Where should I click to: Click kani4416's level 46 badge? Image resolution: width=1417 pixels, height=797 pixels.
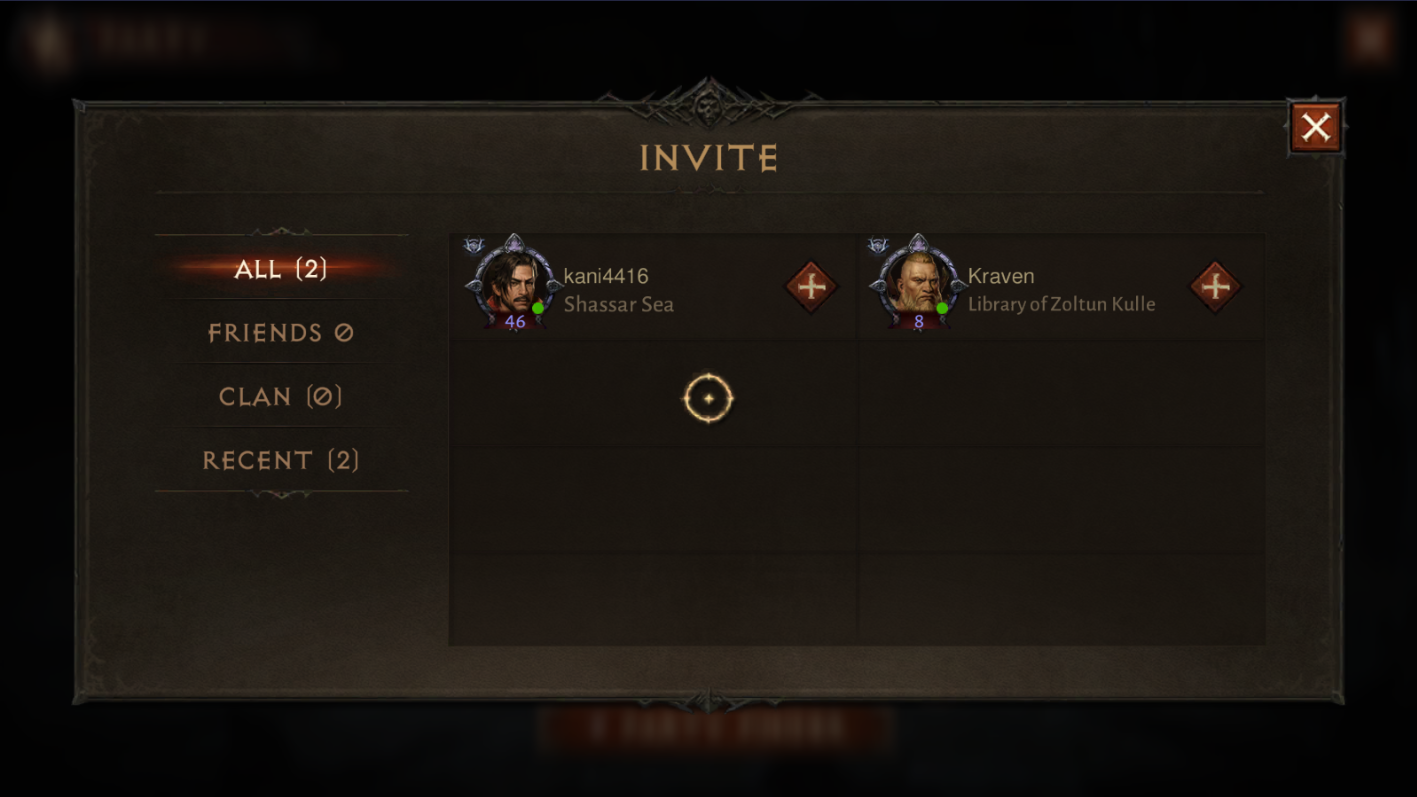pyautogui.click(x=514, y=321)
